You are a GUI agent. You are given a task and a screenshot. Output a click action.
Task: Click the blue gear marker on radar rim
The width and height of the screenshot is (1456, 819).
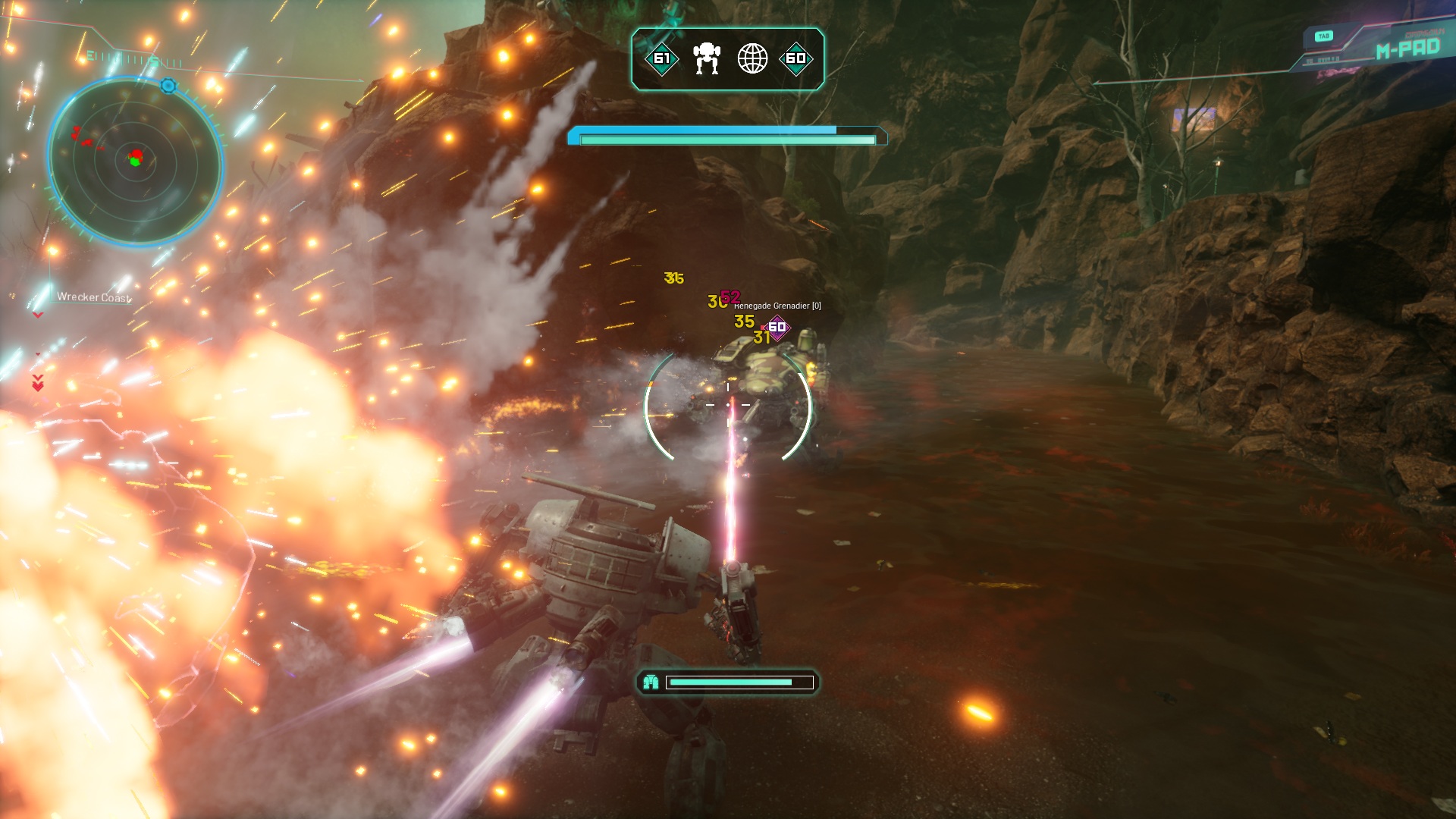coord(168,86)
